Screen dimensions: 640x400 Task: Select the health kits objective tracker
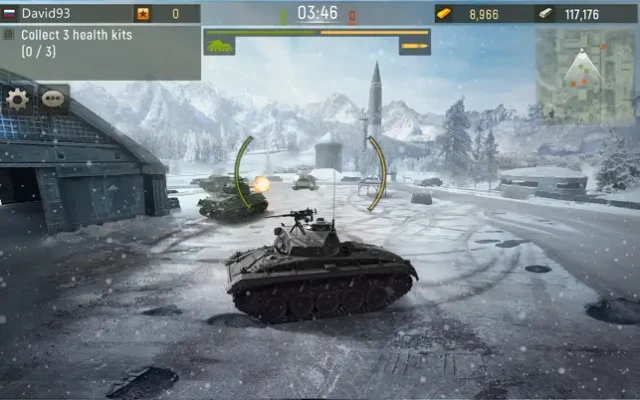100,42
